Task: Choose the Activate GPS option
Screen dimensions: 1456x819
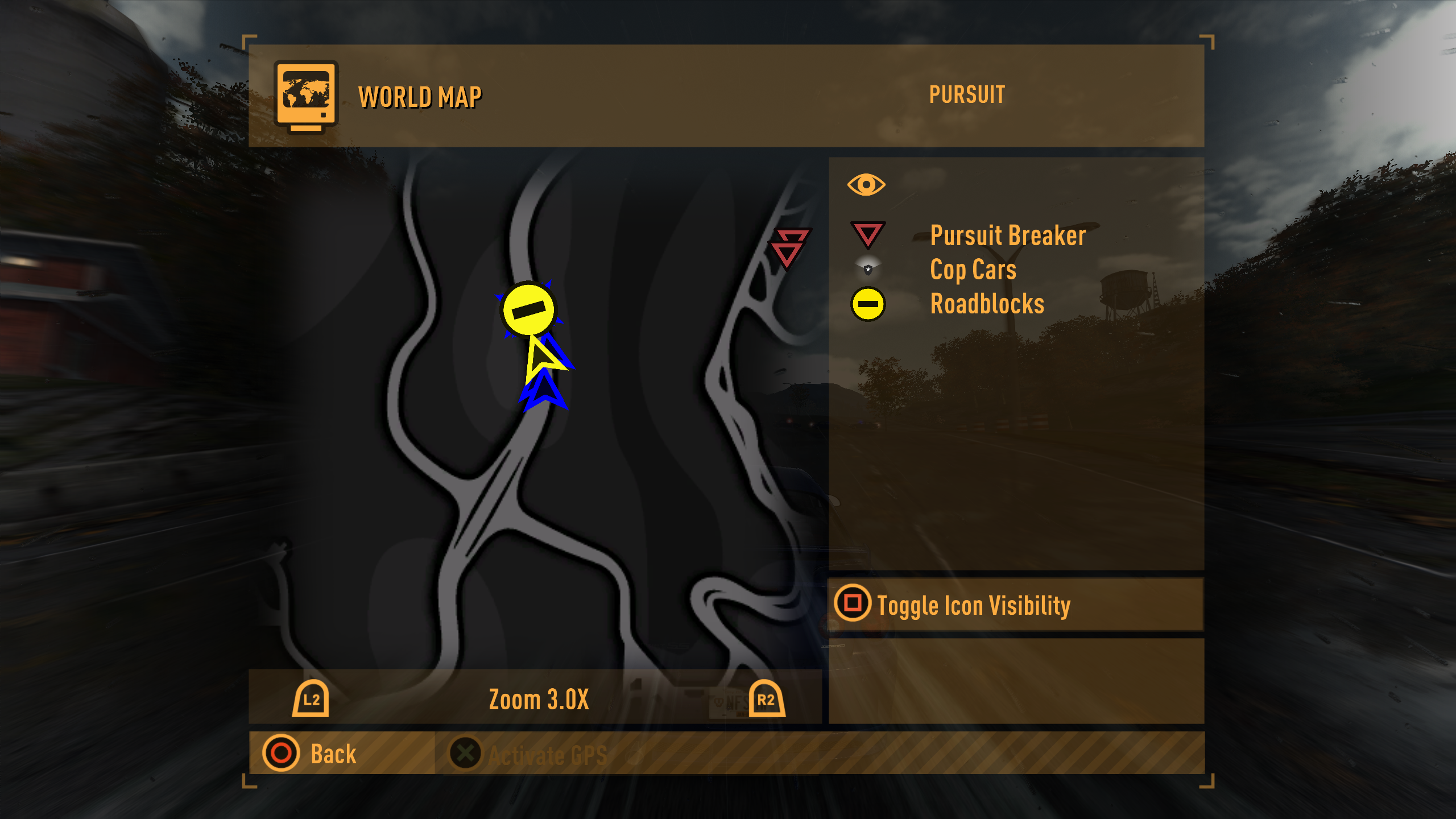Action: pos(529,754)
